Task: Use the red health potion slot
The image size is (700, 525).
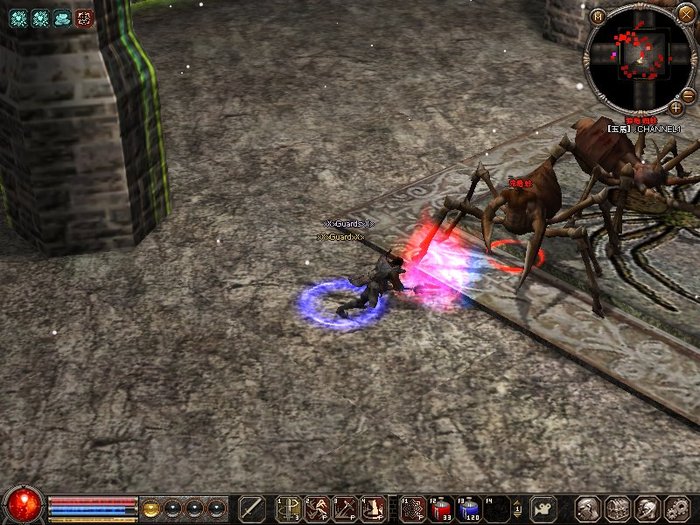Action: coord(441,508)
